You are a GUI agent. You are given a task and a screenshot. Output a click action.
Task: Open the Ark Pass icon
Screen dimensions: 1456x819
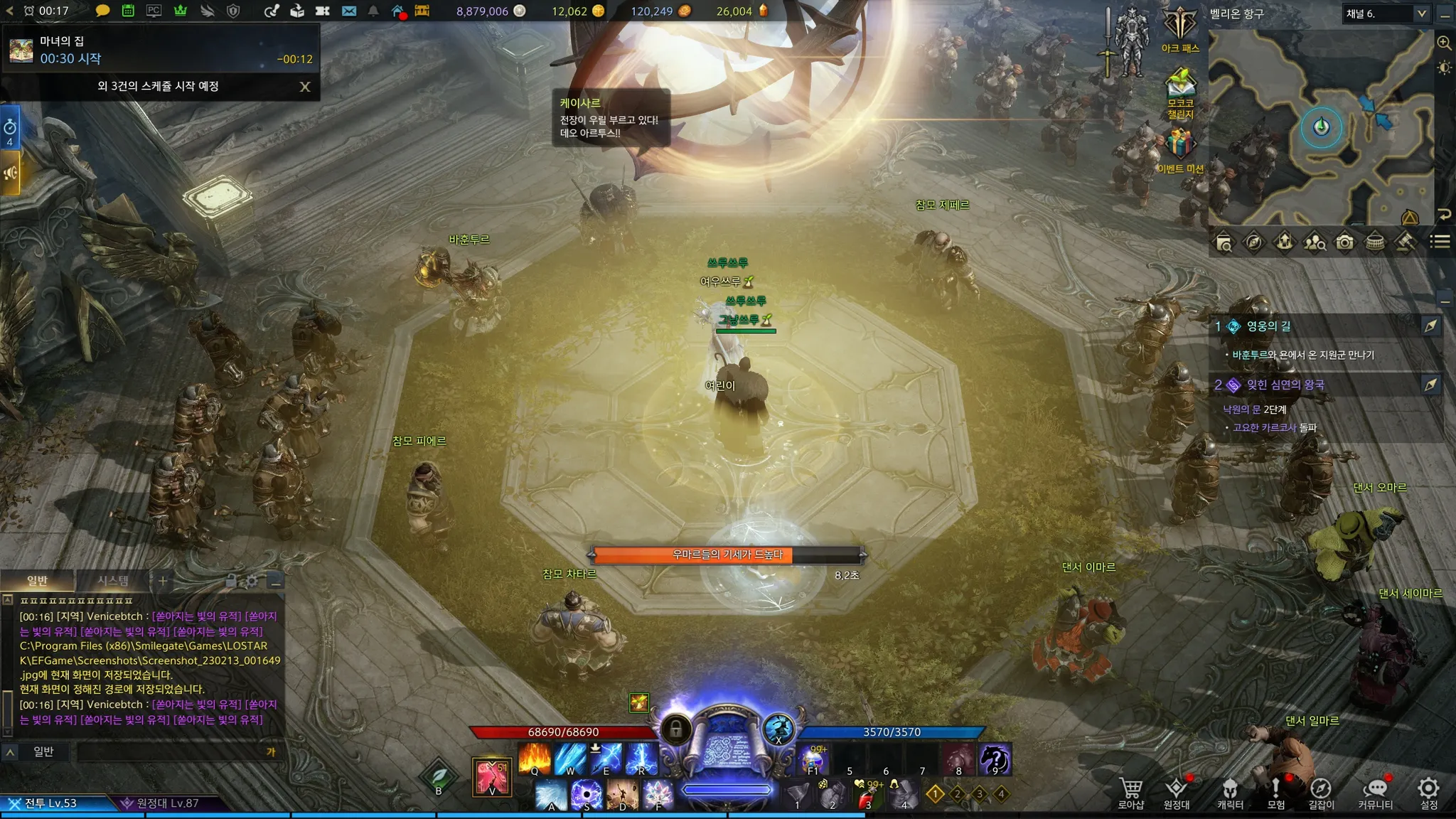[x=1180, y=28]
